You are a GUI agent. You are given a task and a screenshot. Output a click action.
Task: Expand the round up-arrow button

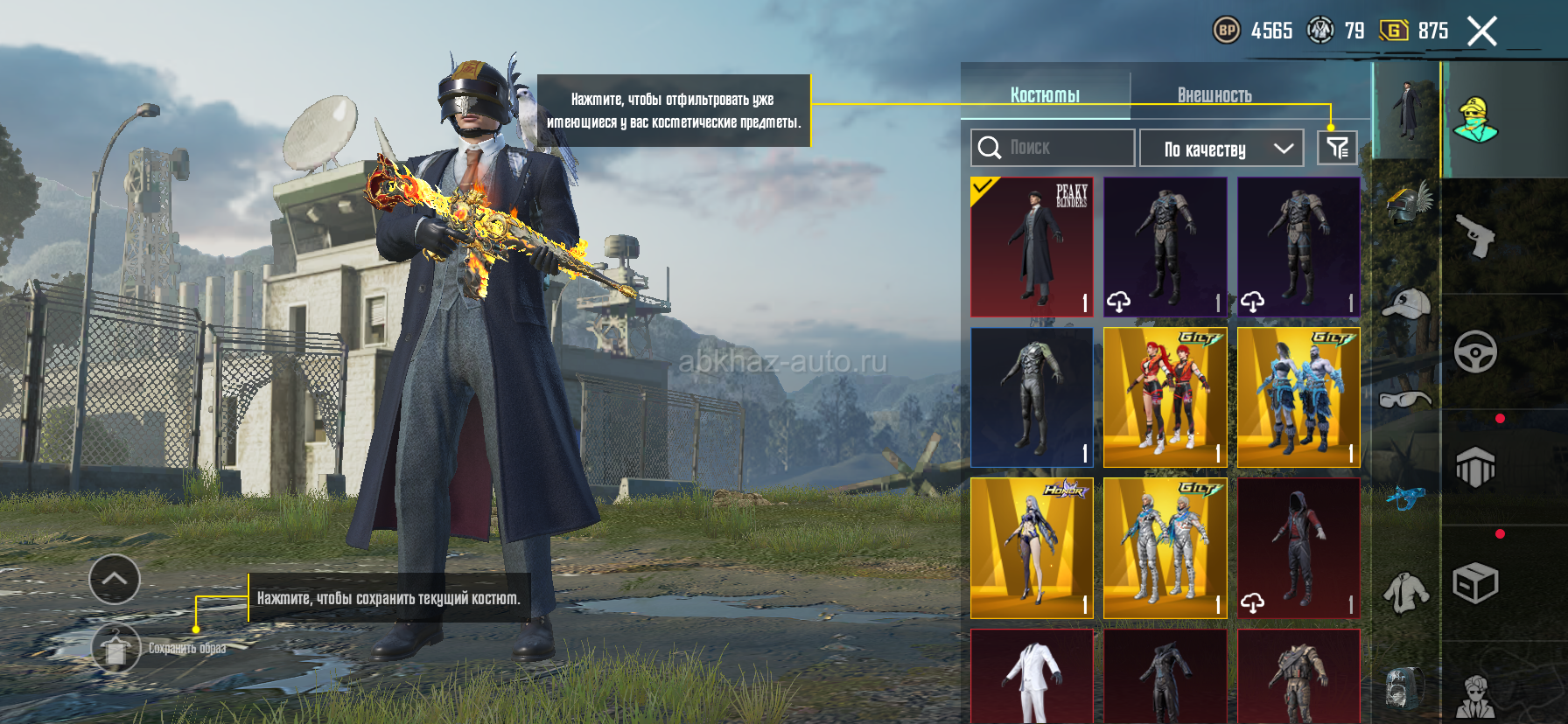[115, 579]
